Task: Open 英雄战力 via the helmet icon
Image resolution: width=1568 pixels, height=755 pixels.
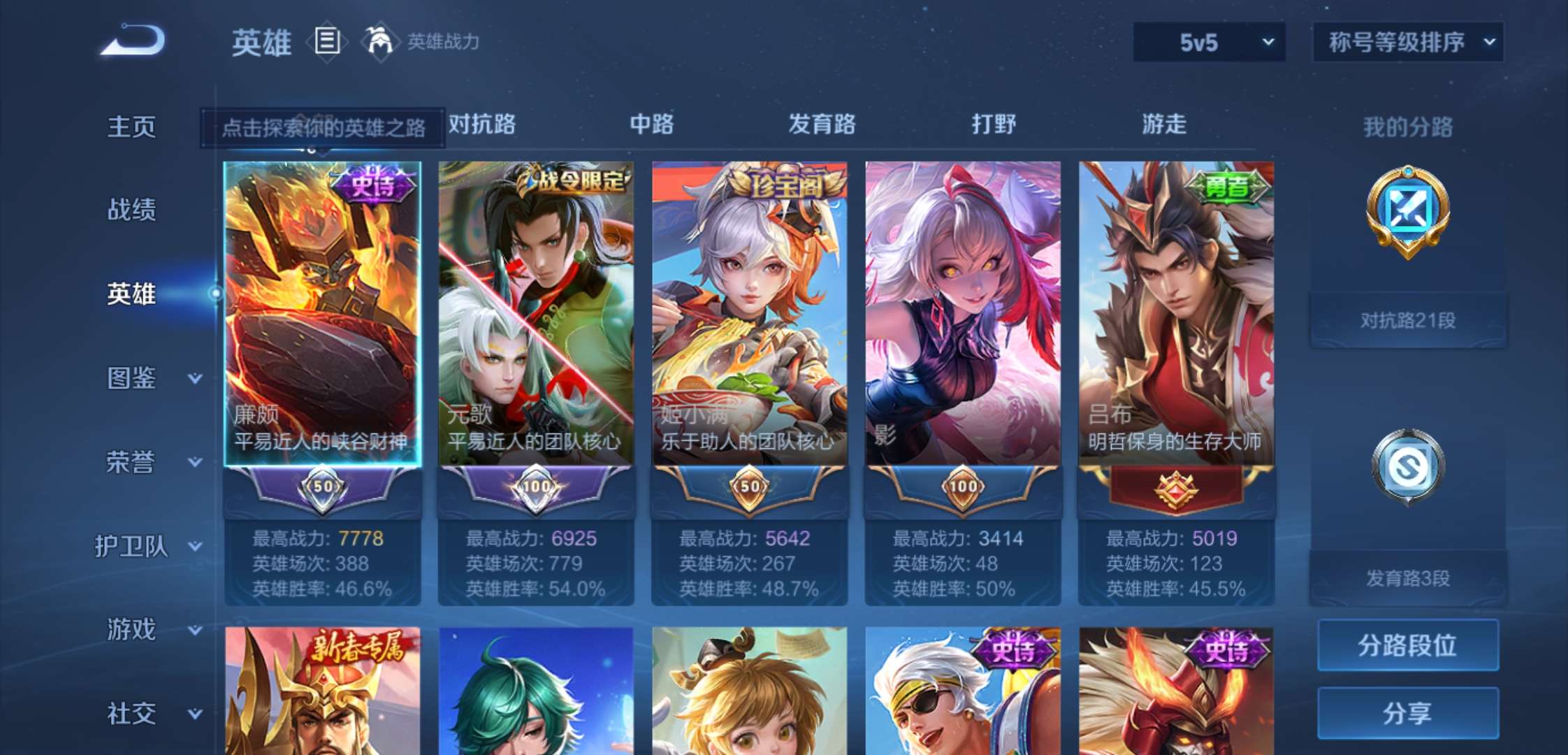Action: [x=378, y=42]
